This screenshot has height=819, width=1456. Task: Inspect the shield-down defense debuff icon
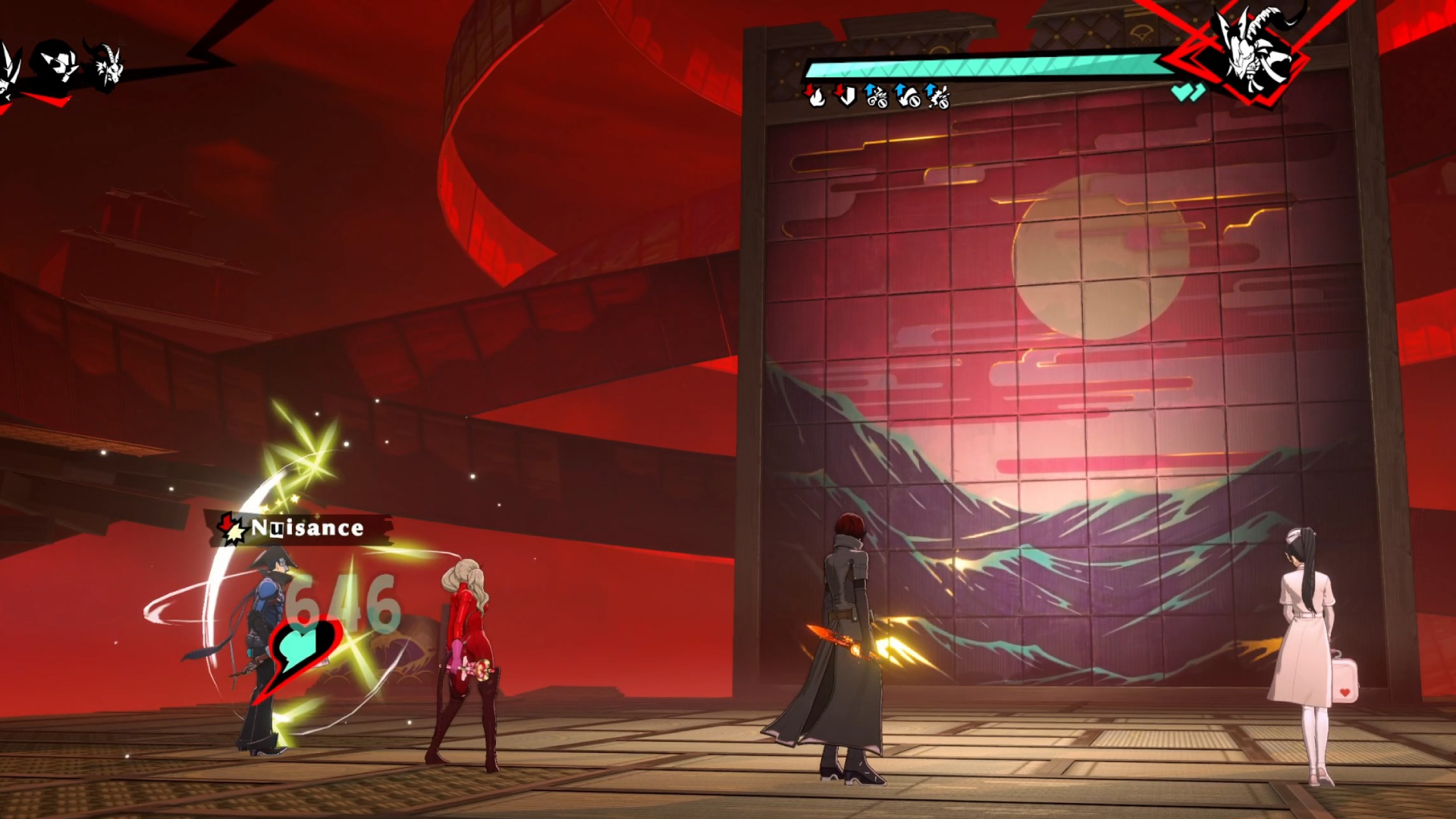[845, 96]
